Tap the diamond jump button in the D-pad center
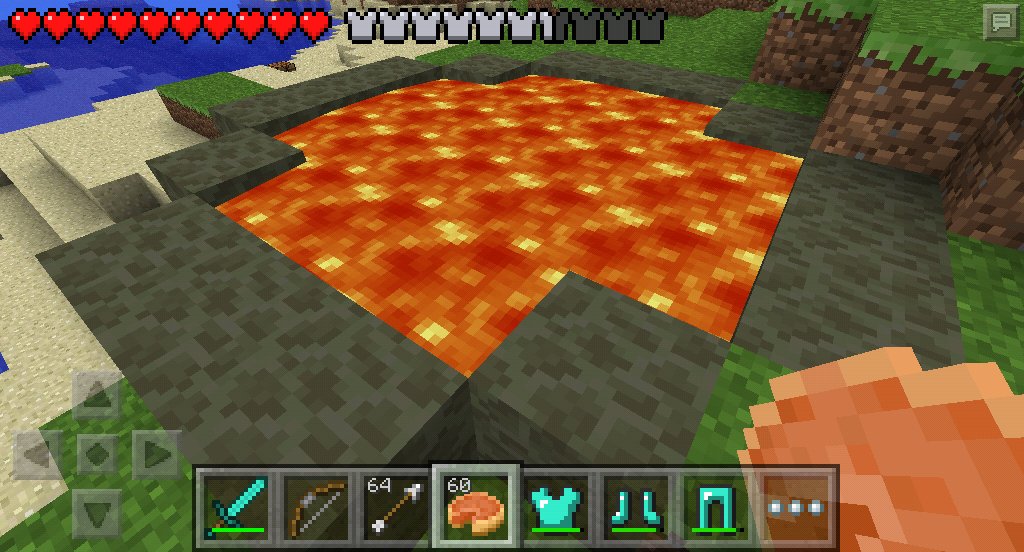Image resolution: width=1024 pixels, height=552 pixels. (97, 455)
